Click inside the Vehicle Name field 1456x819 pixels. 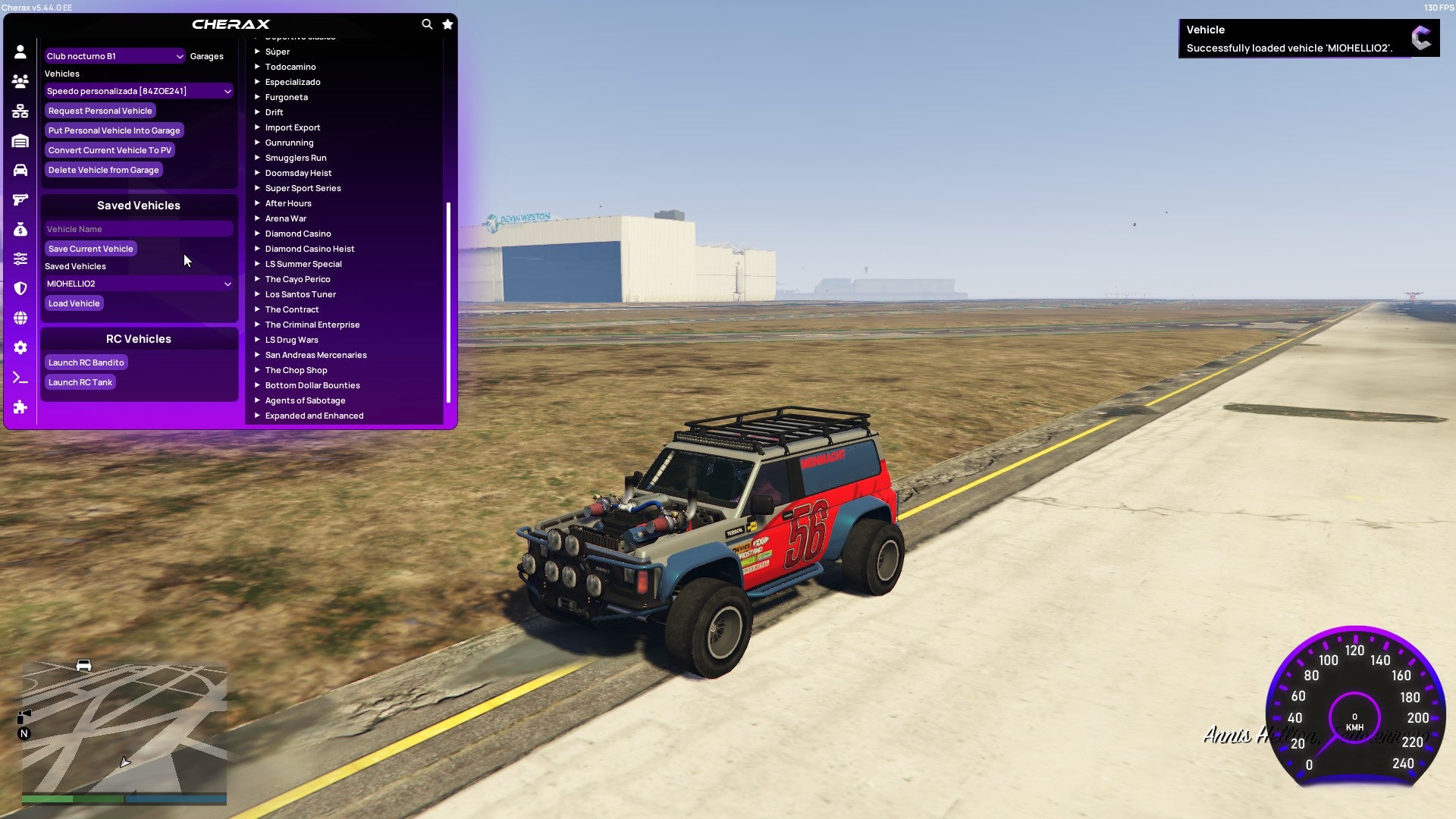click(x=139, y=228)
